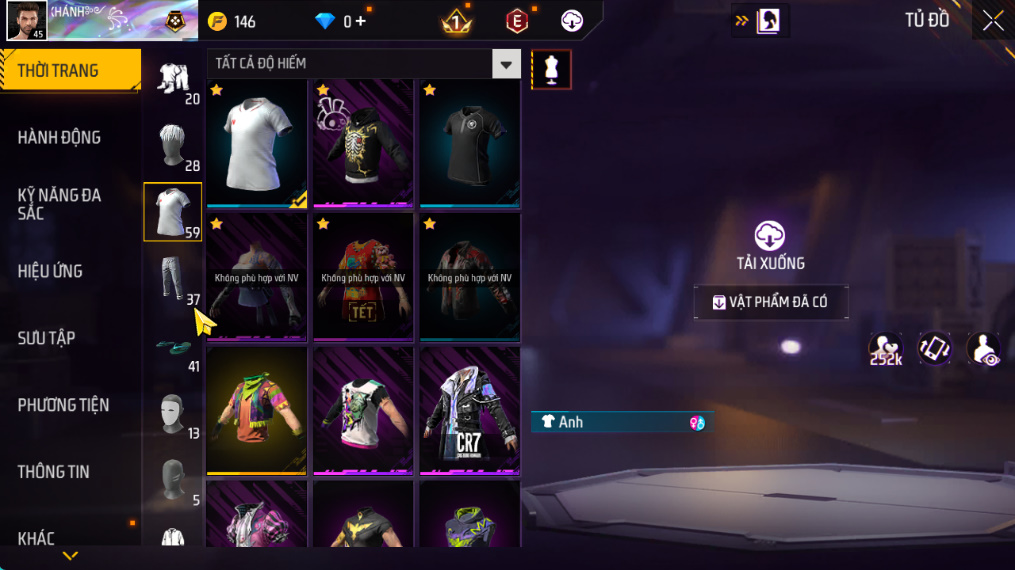The width and height of the screenshot is (1015, 570).
Task: Add diamonds with the plus button
Action: pos(361,21)
